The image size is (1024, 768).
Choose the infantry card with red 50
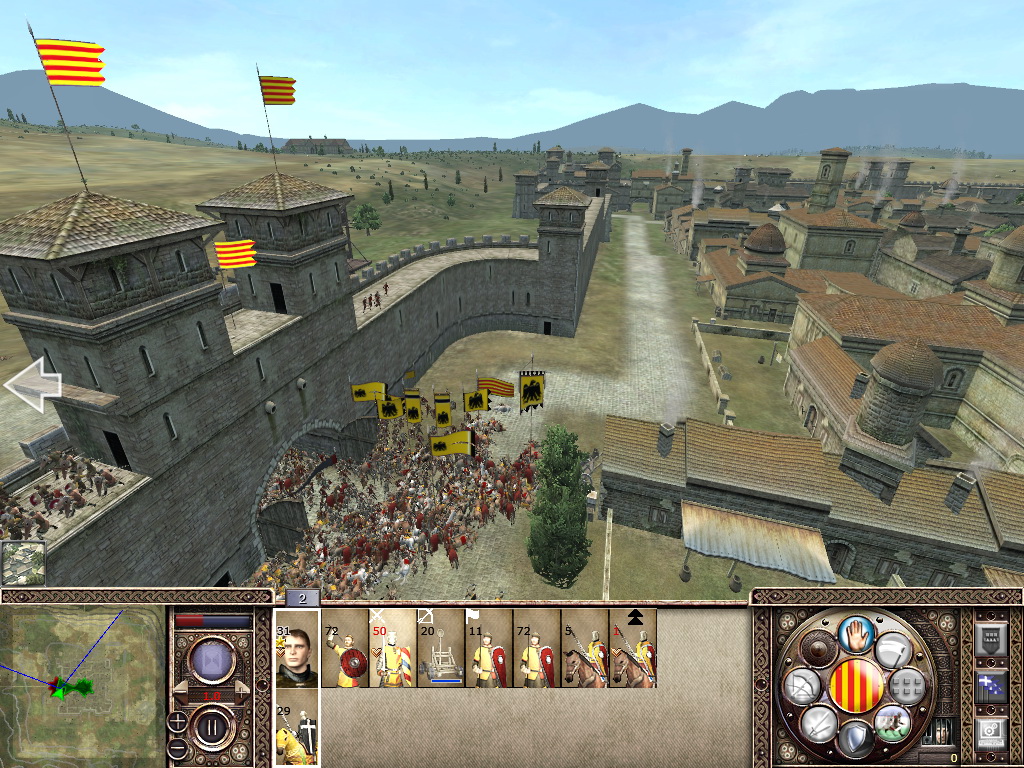392,648
